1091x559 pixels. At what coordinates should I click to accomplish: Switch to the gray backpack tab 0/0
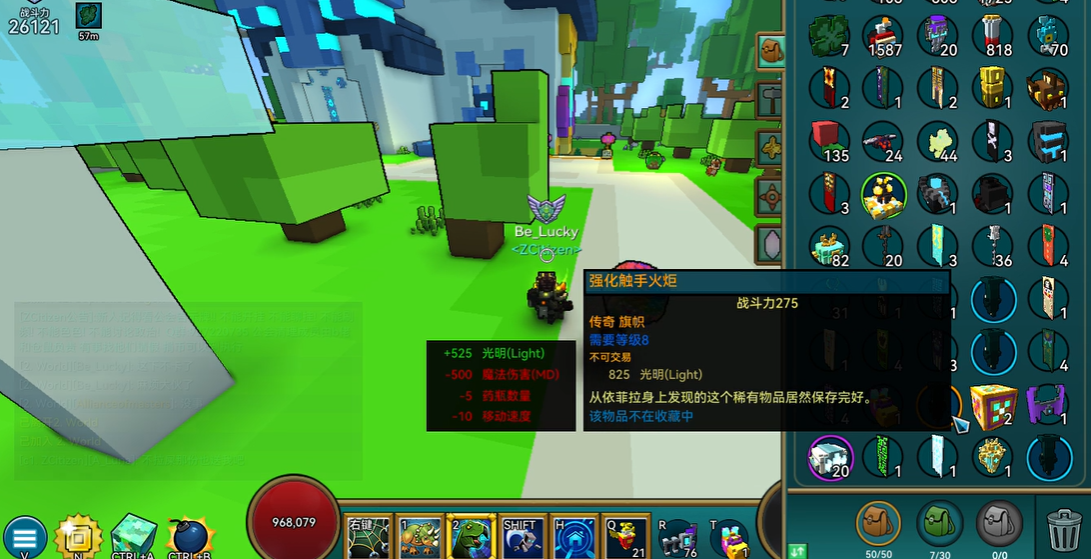[x=1000, y=523]
